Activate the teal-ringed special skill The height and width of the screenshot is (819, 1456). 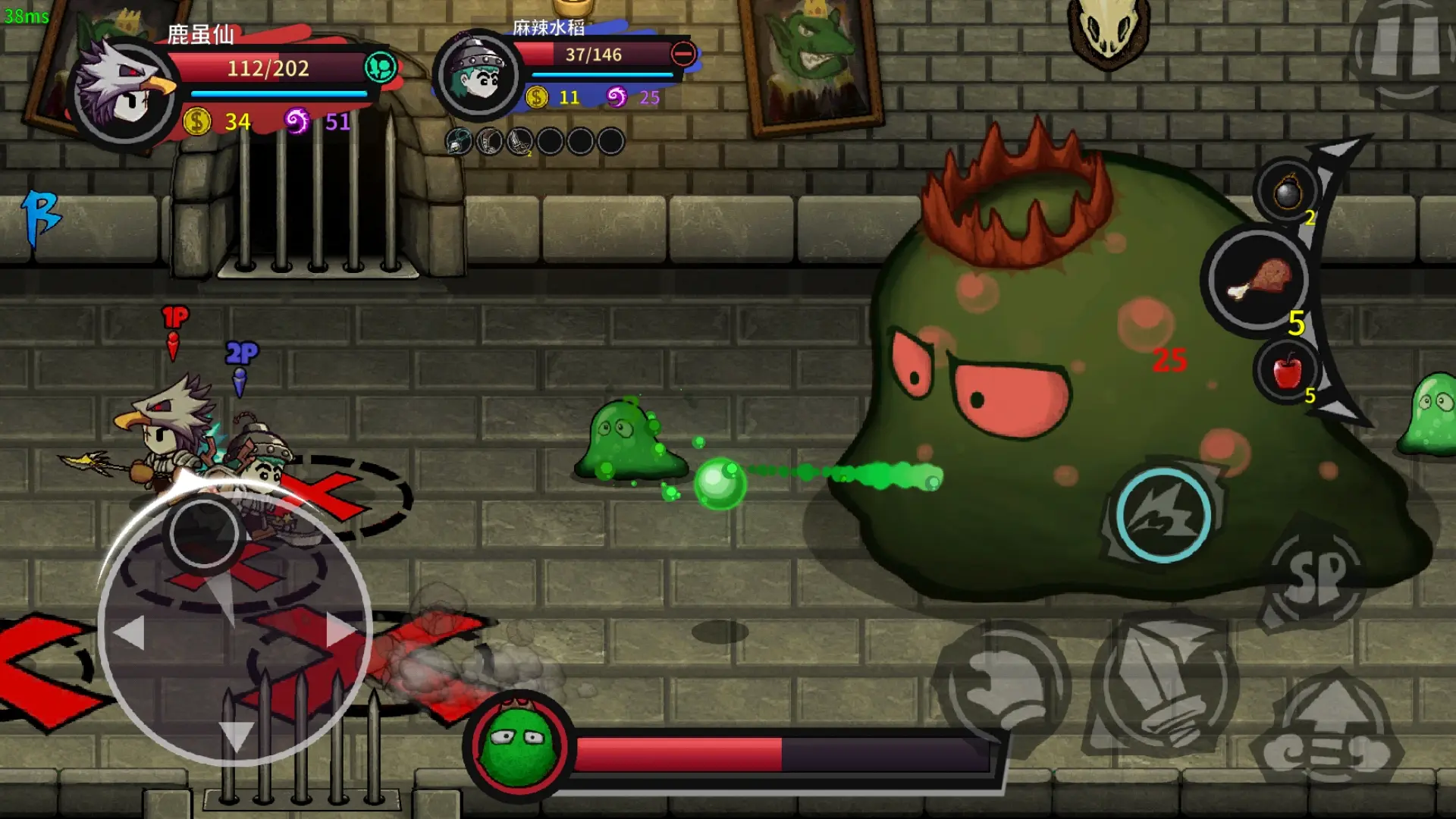pos(1163,514)
